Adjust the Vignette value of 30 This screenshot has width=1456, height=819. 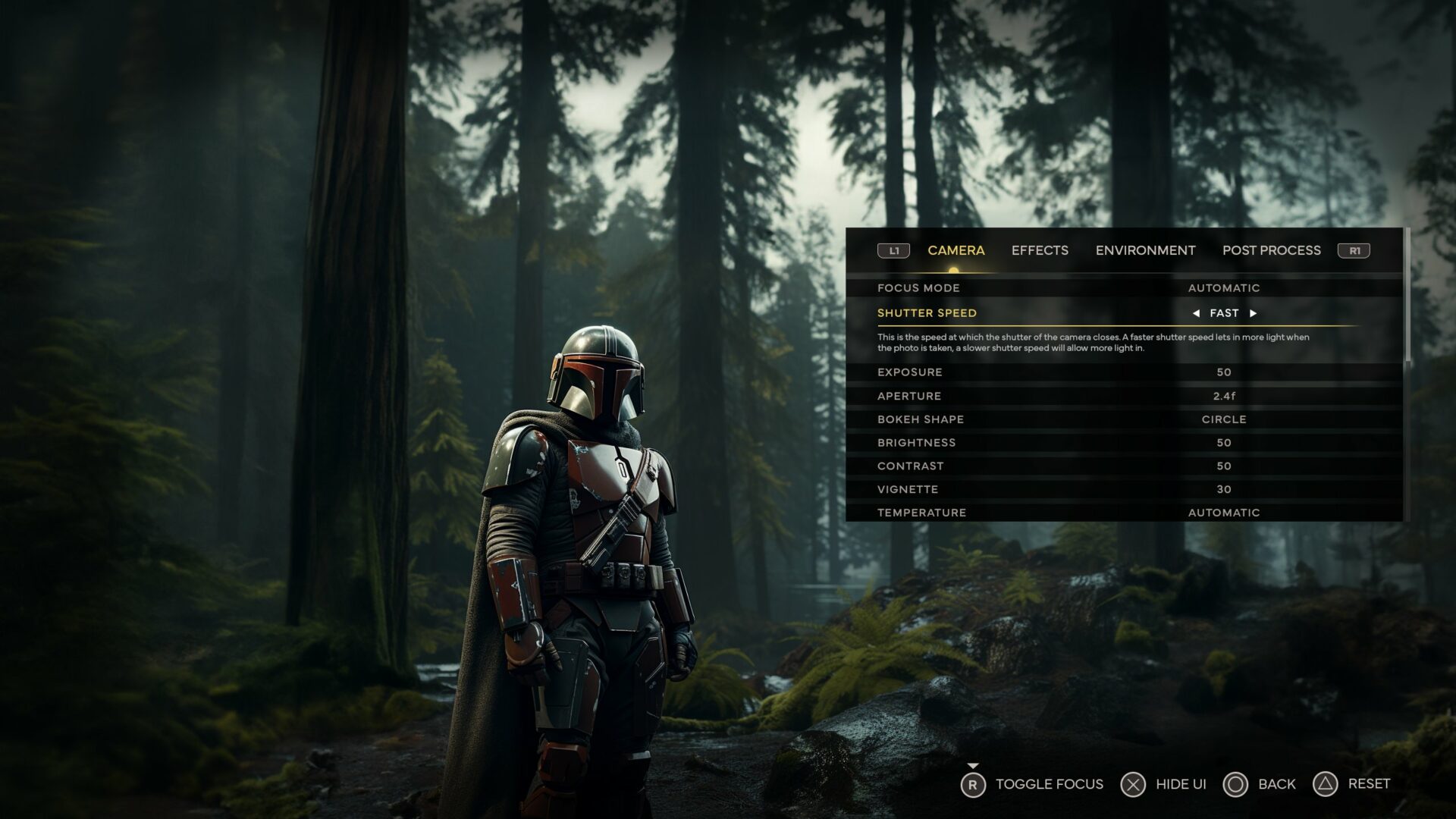tap(1224, 489)
